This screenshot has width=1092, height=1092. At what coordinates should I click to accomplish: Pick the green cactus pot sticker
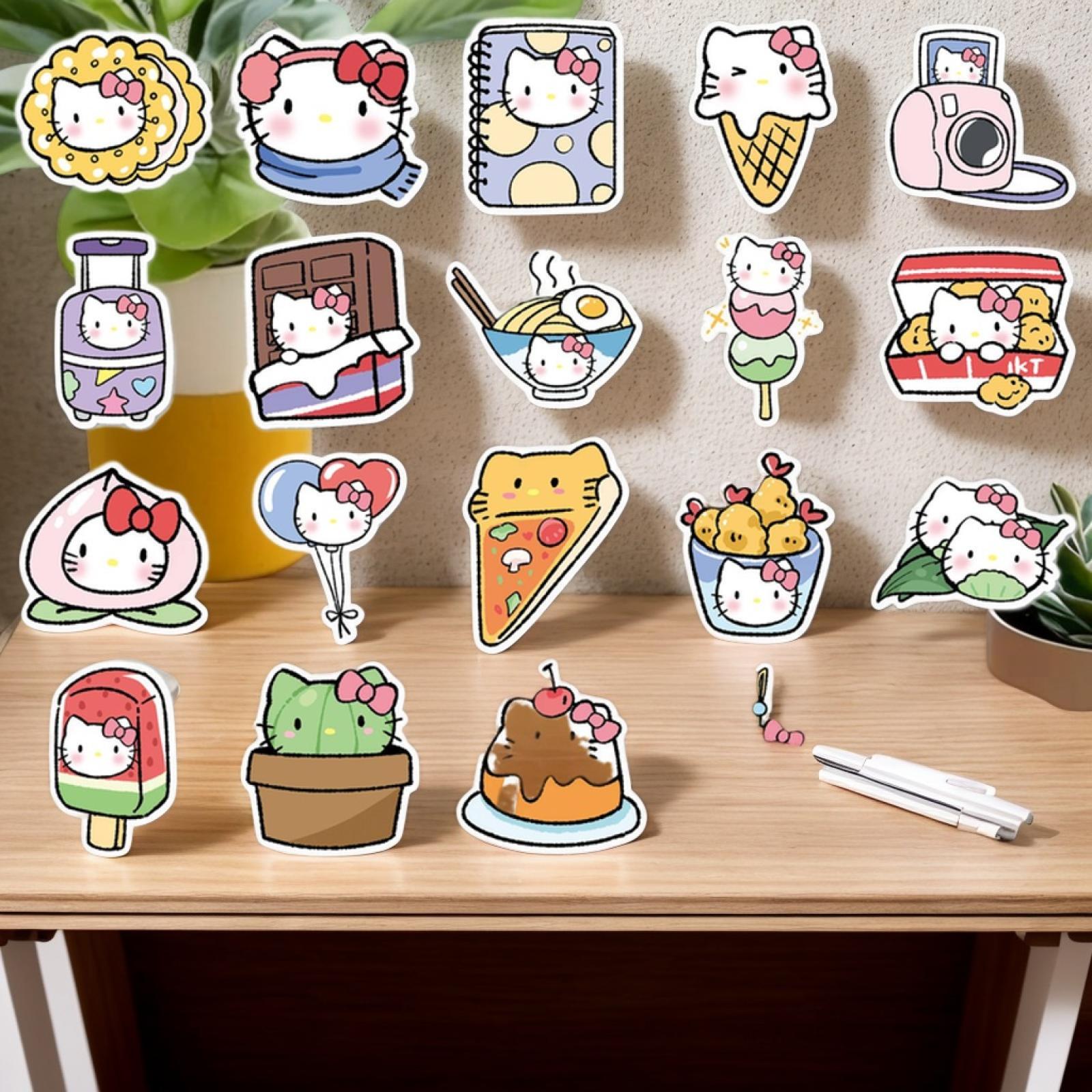point(329,758)
